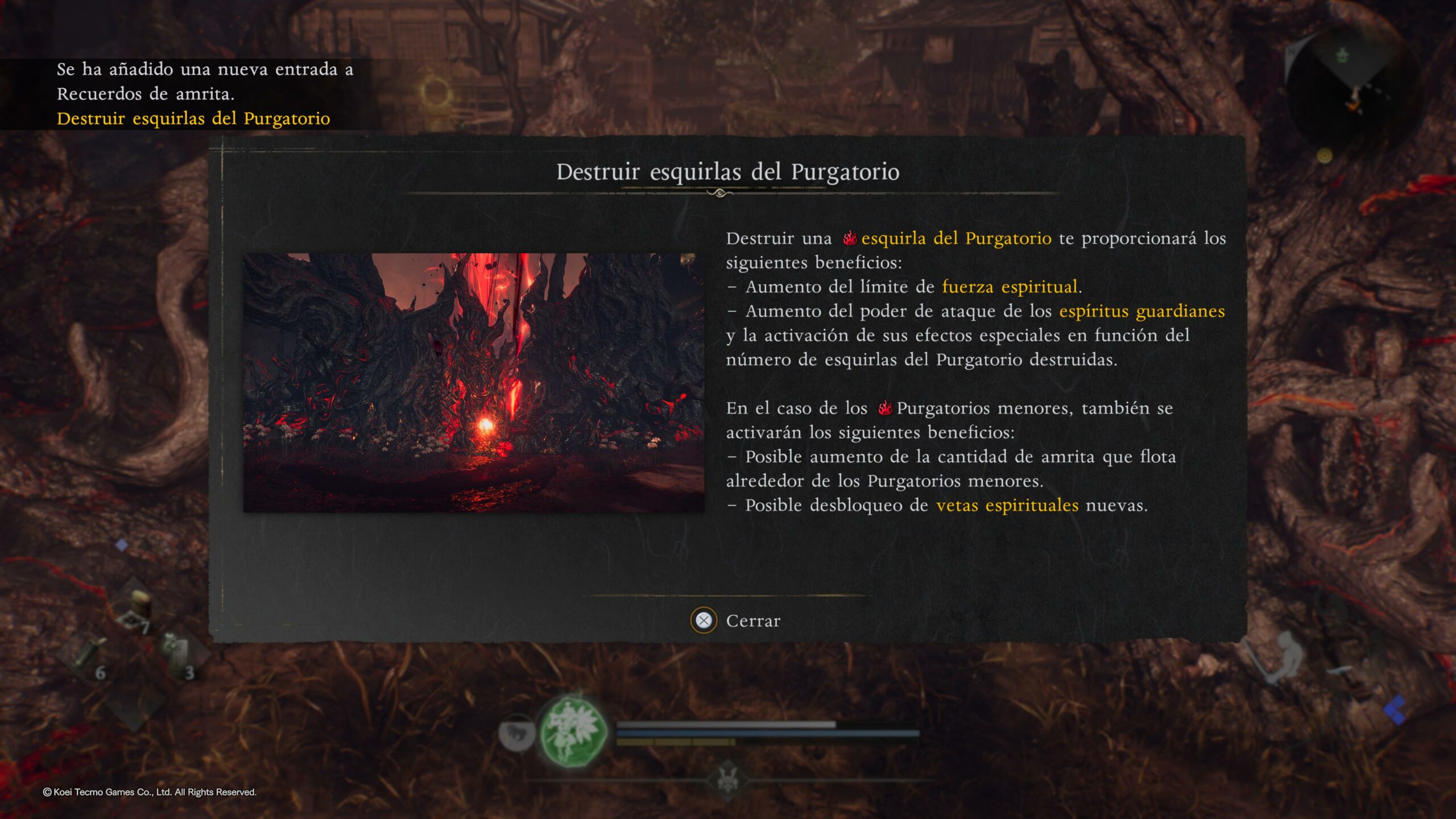The width and height of the screenshot is (1456, 819).
Task: Use the shortcut item with quantity 7
Action: (x=134, y=611)
